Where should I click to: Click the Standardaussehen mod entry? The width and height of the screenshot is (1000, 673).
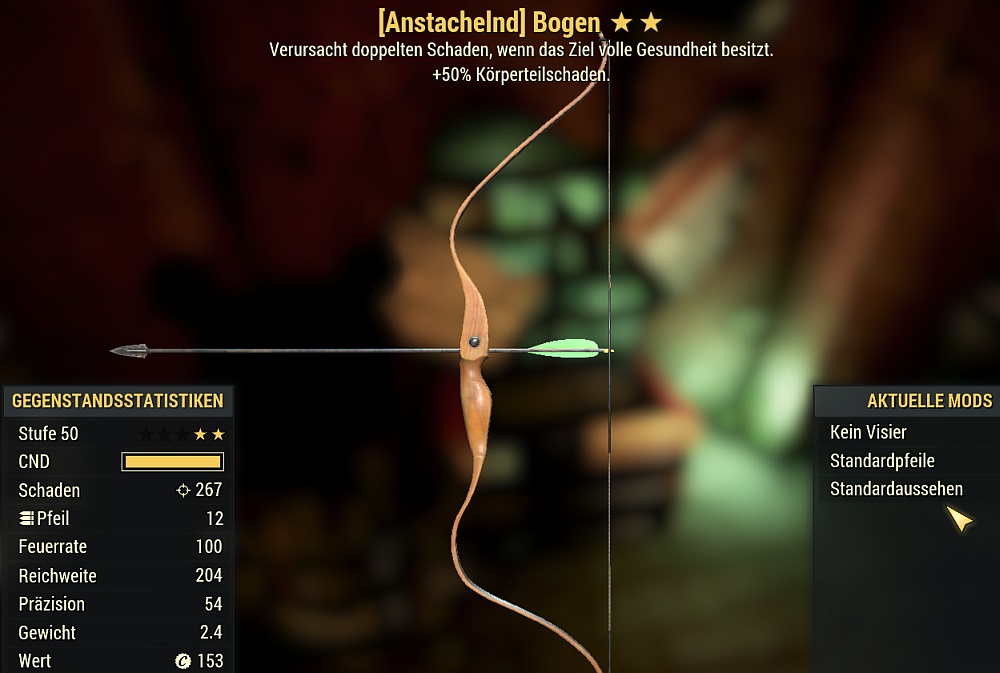click(896, 489)
